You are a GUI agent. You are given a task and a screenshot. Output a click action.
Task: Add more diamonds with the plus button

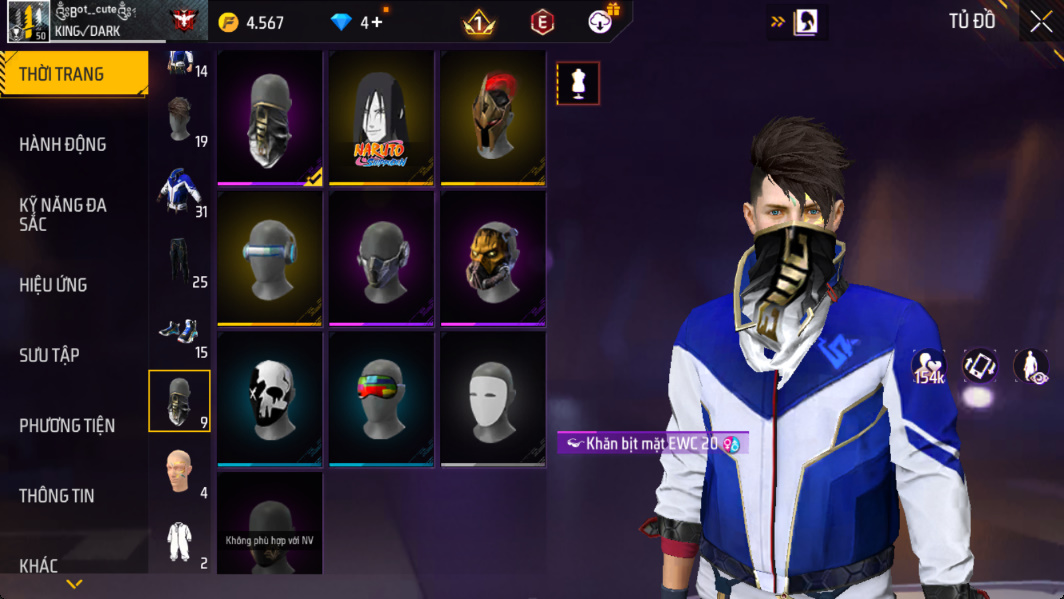click(377, 22)
